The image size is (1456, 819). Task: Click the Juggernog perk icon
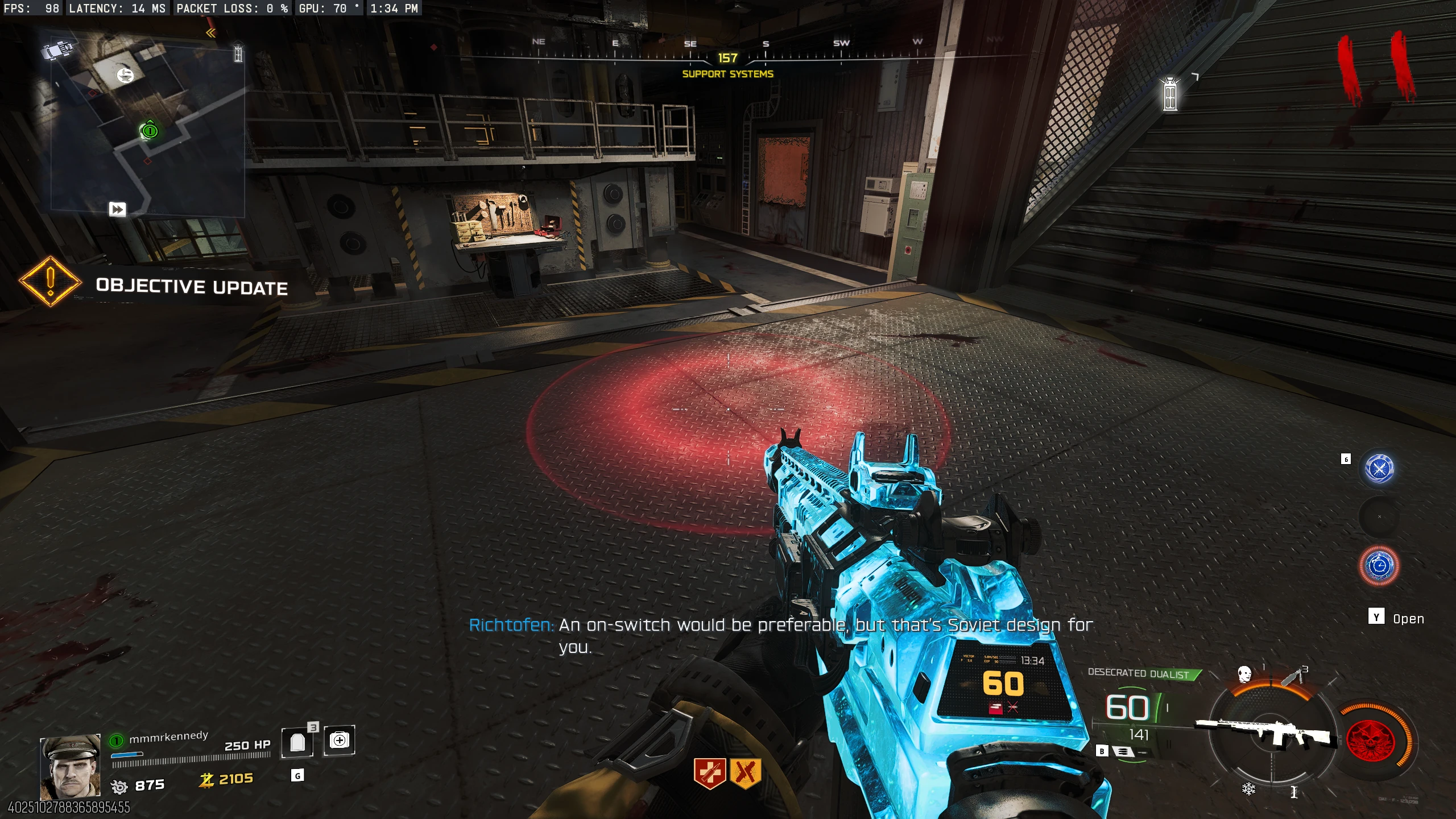point(709,773)
